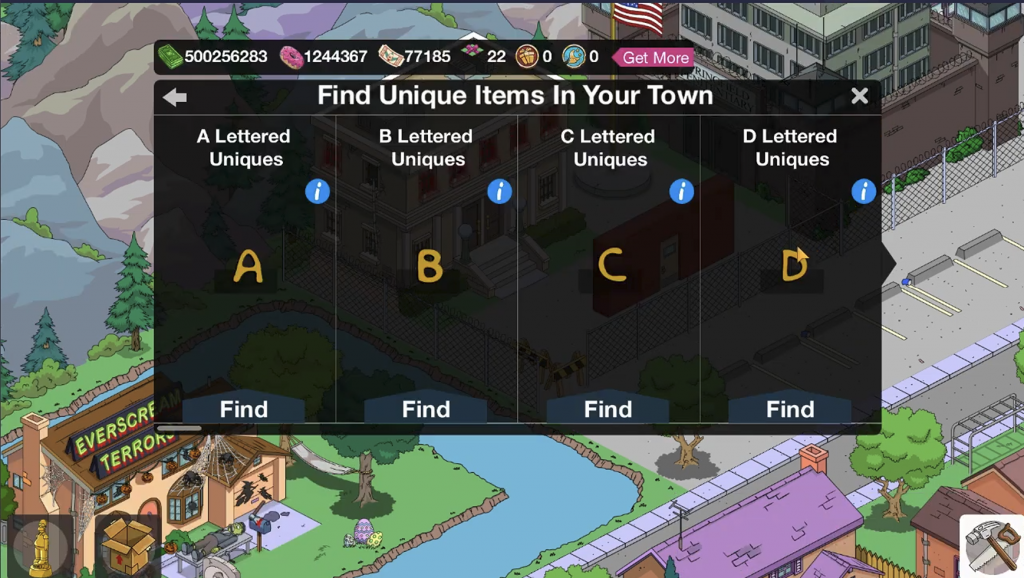Open the hammer and saw build menu
This screenshot has height=578, width=1024.
990,545
